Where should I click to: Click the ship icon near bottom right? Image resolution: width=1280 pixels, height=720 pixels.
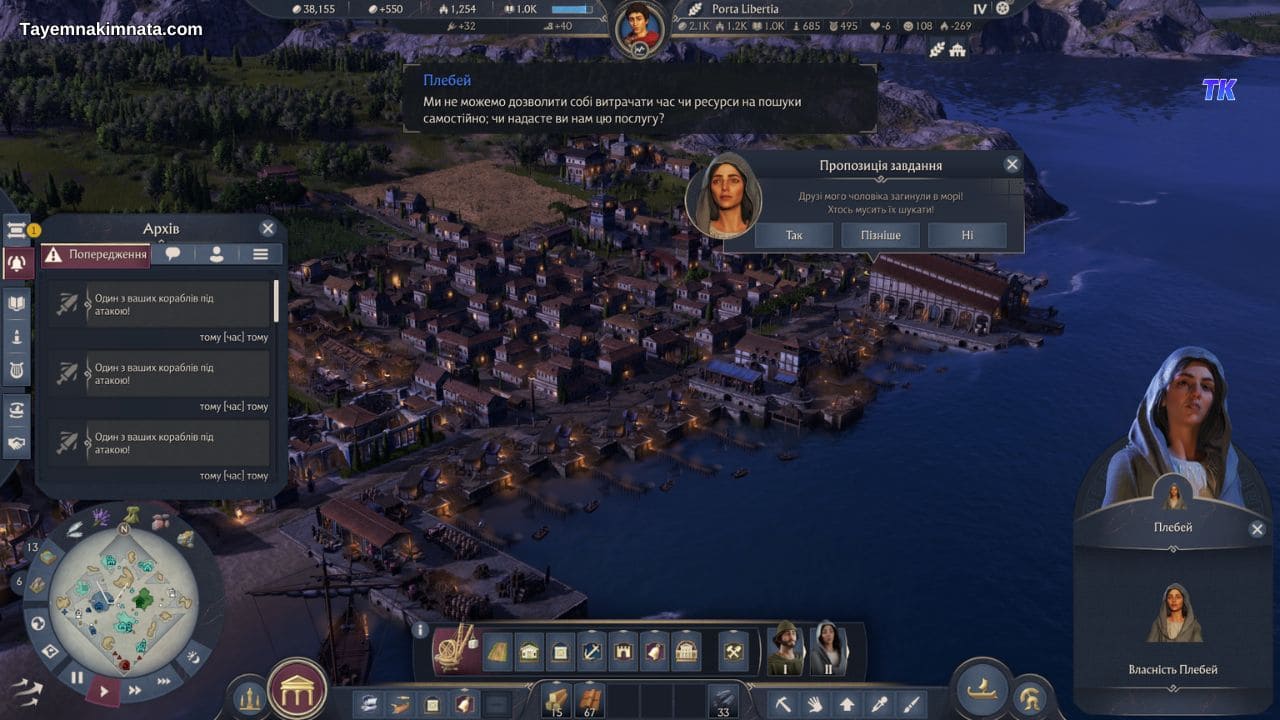[x=982, y=691]
